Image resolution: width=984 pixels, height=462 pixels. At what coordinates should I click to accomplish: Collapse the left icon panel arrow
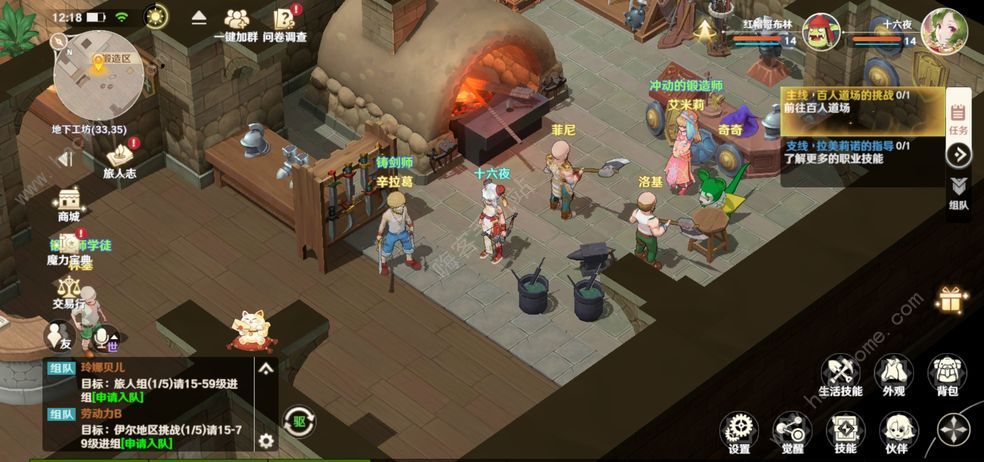(x=66, y=159)
